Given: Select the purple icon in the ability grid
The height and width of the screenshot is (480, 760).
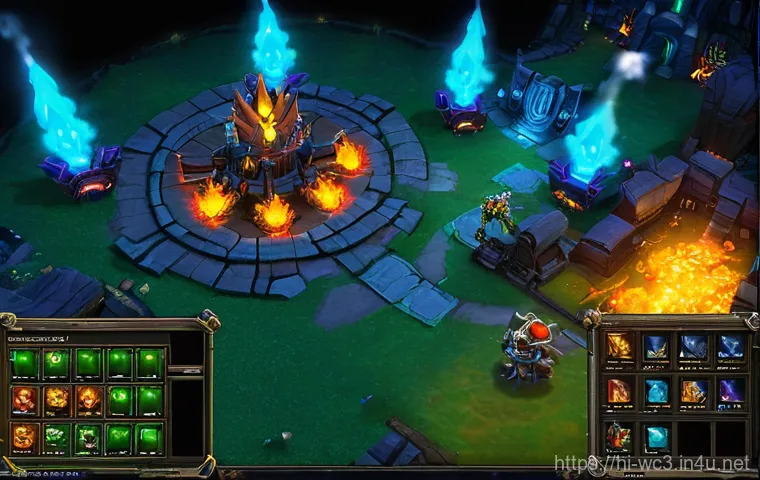Looking at the screenshot, I should (x=731, y=391).
